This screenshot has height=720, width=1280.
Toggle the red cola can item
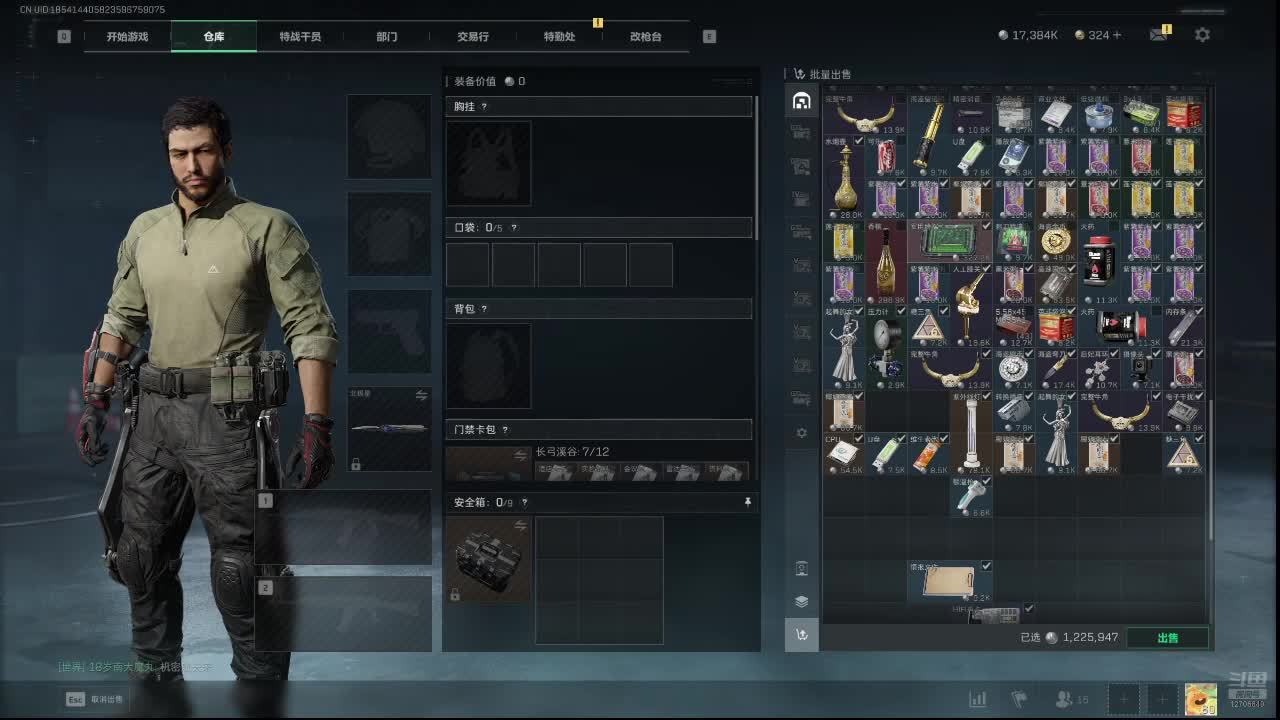point(886,157)
